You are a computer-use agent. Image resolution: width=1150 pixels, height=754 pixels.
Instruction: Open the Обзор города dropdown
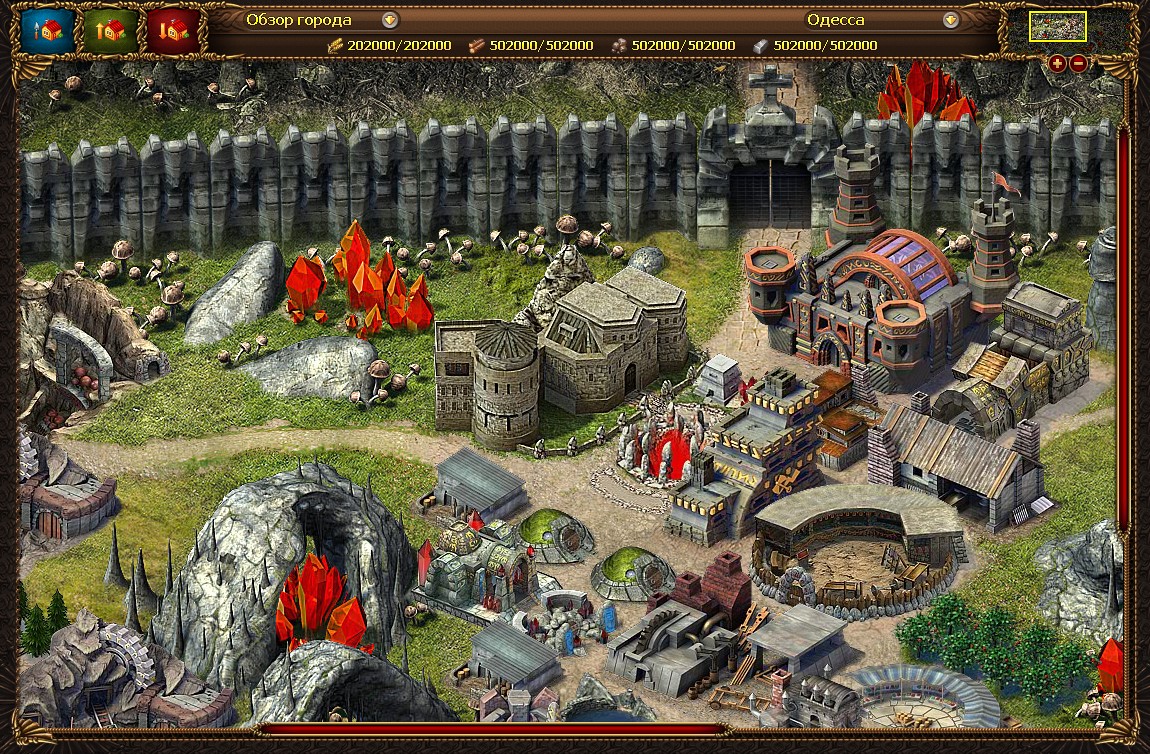(390, 19)
